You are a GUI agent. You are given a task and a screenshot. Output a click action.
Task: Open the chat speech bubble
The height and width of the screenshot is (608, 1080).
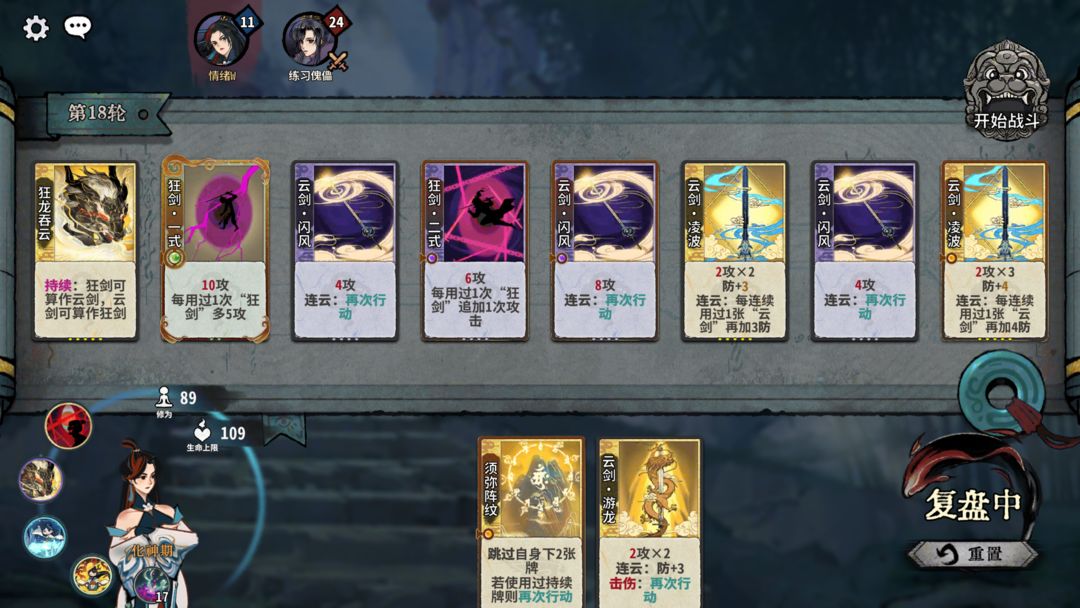[x=78, y=28]
